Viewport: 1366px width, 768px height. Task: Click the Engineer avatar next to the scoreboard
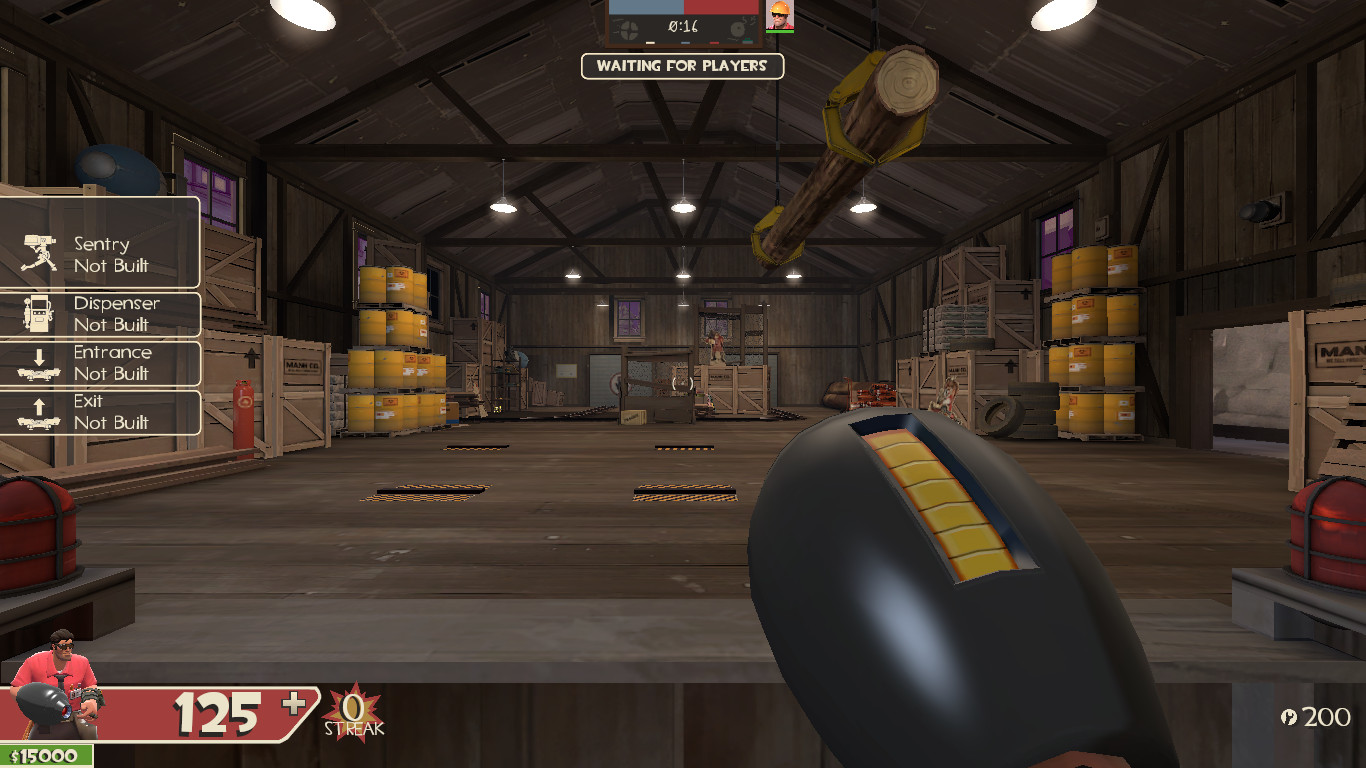(780, 17)
